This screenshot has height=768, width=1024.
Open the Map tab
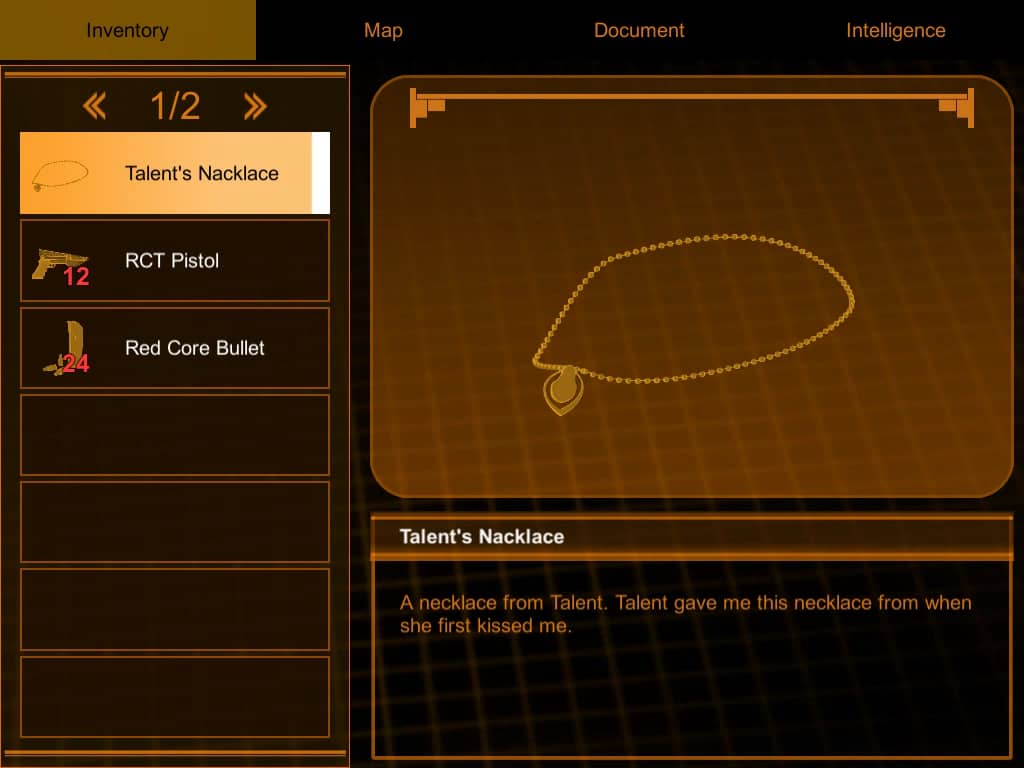[383, 30]
